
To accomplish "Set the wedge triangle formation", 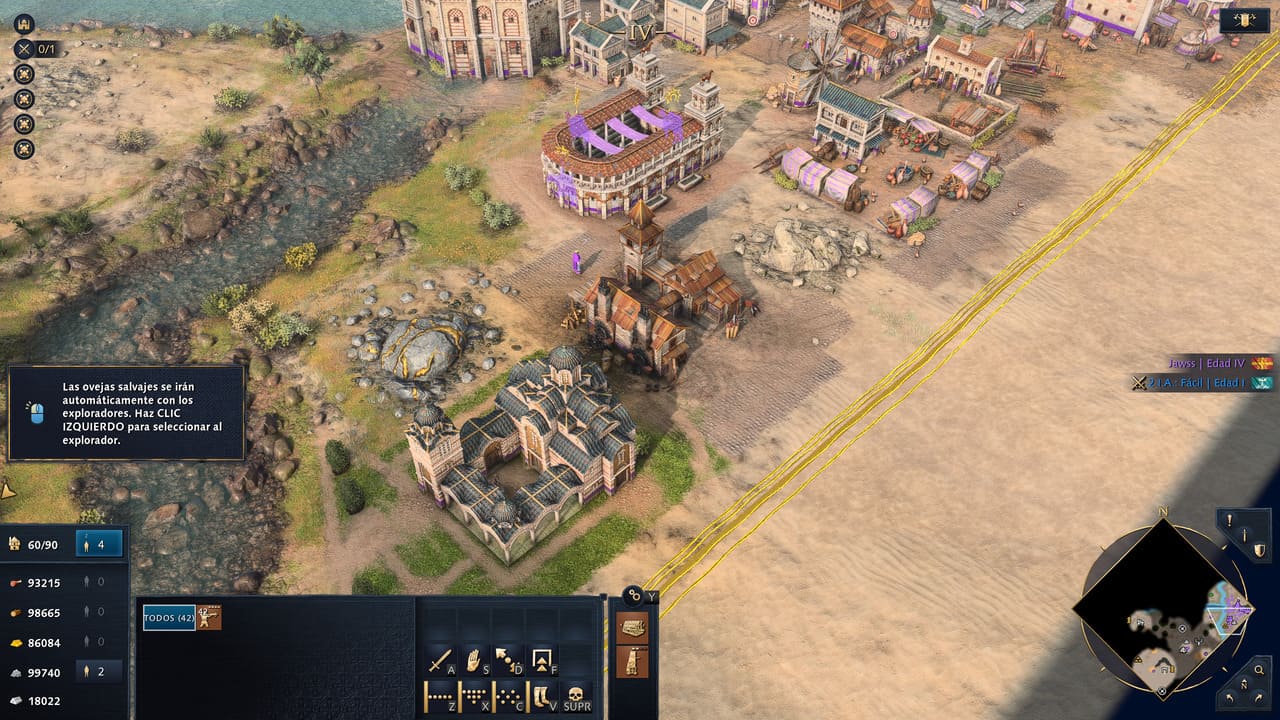I will point(474,694).
